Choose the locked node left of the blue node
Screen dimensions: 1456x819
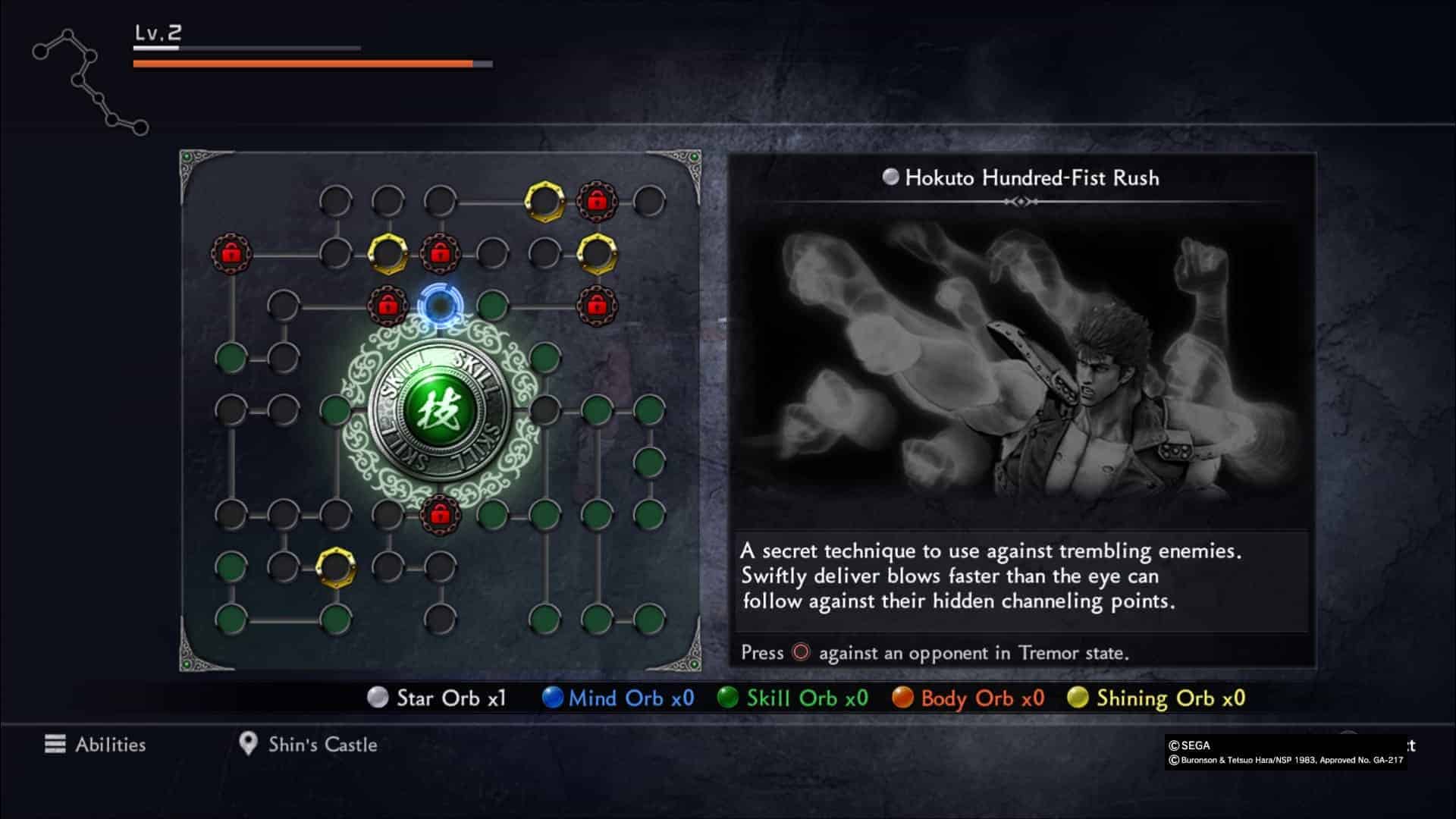388,306
